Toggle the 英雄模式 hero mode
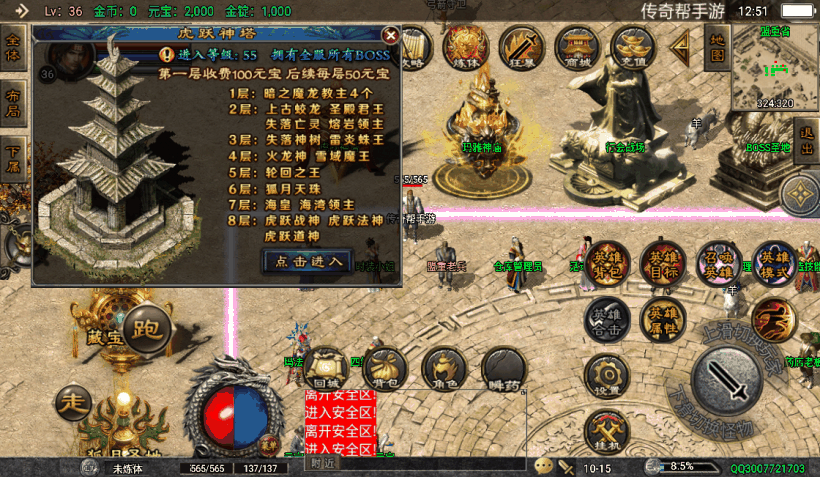820x477 pixels. pyautogui.click(x=774, y=262)
